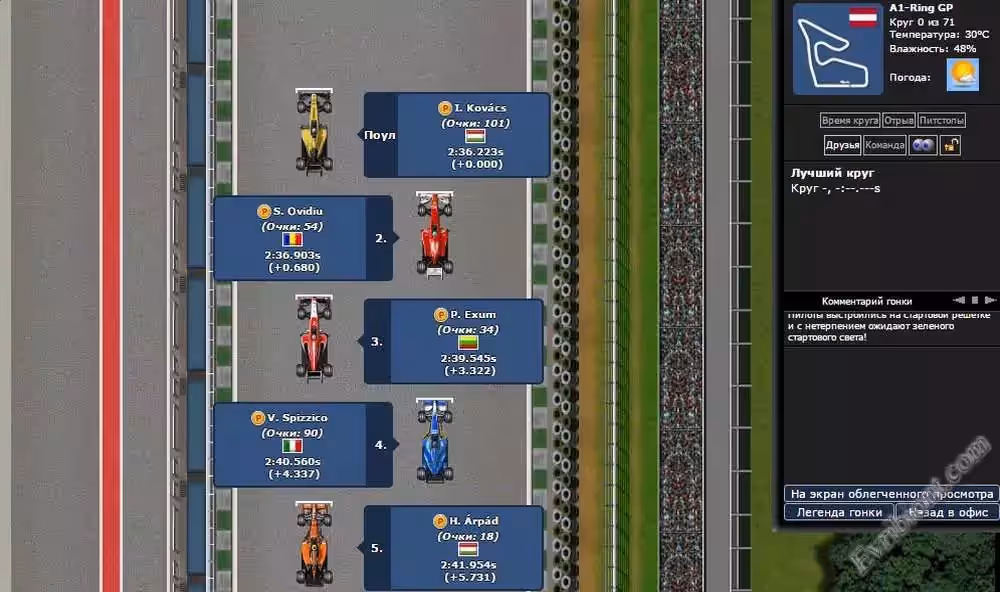The width and height of the screenshot is (1000, 592).
Task: Advance to the next race commentary entry
Action: tap(989, 300)
